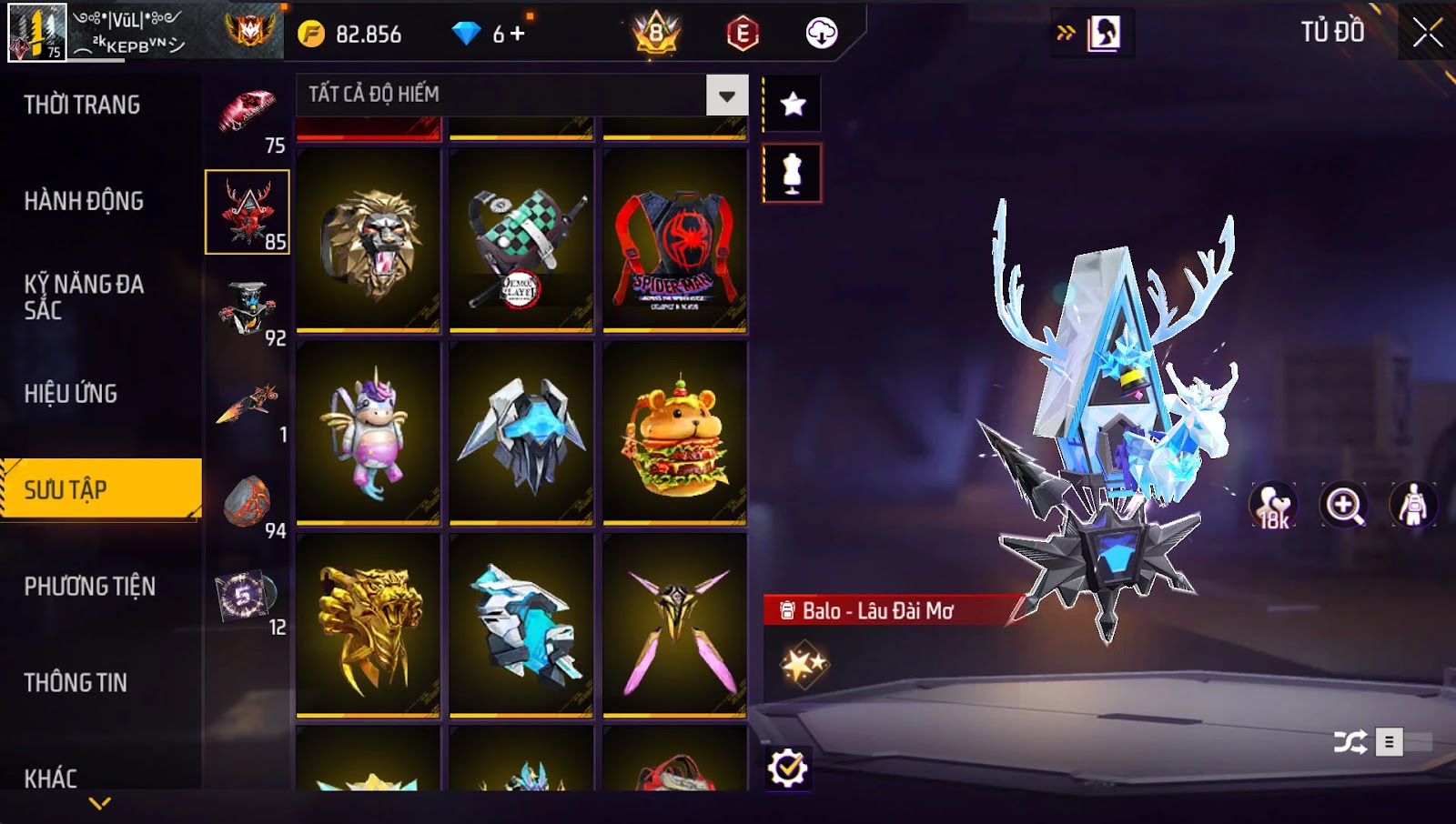This screenshot has height=824, width=1456.
Task: Toggle the star favorites filter
Action: [793, 105]
